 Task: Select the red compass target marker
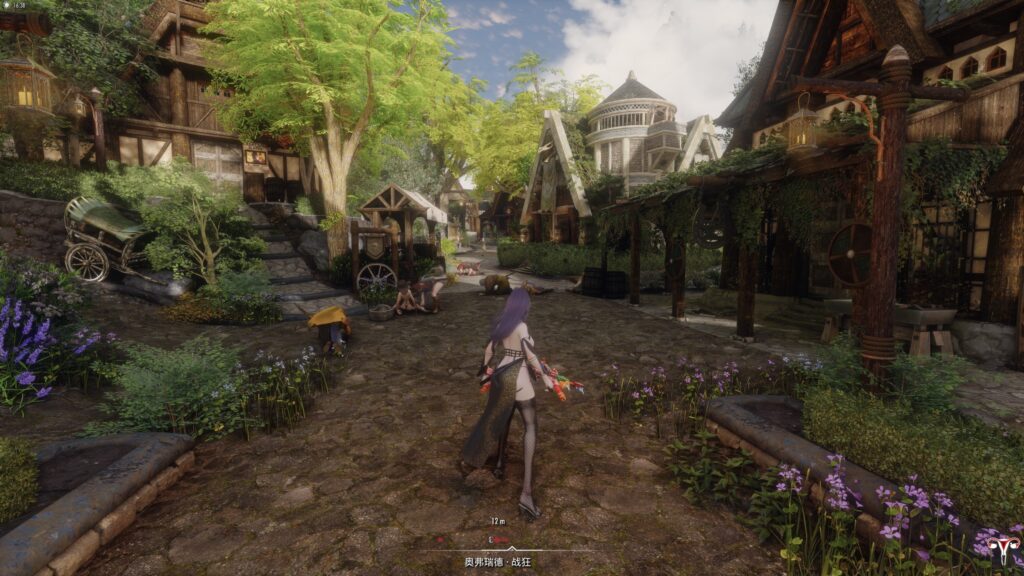tap(501, 539)
